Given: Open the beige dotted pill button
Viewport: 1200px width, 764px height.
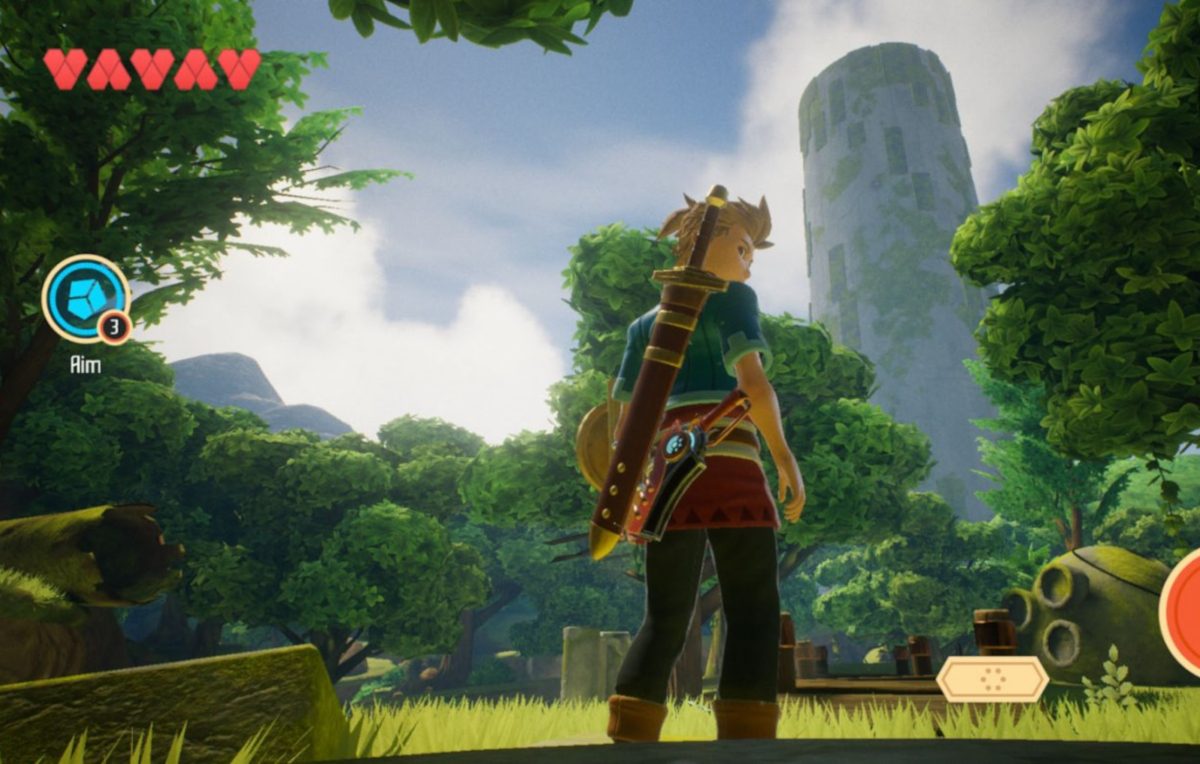Looking at the screenshot, I should (x=992, y=680).
